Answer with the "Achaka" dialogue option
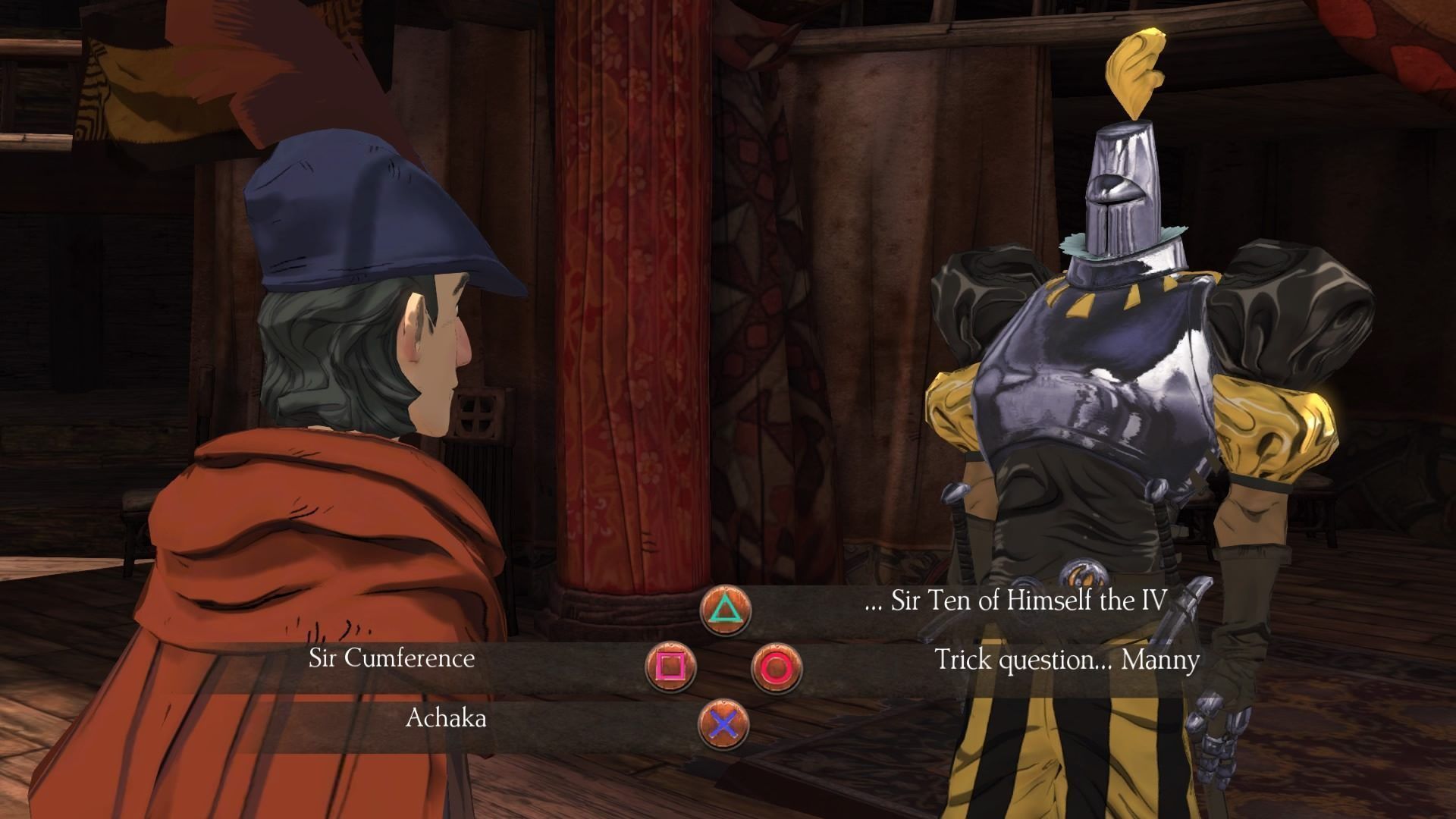The image size is (1456, 819). pos(446,718)
